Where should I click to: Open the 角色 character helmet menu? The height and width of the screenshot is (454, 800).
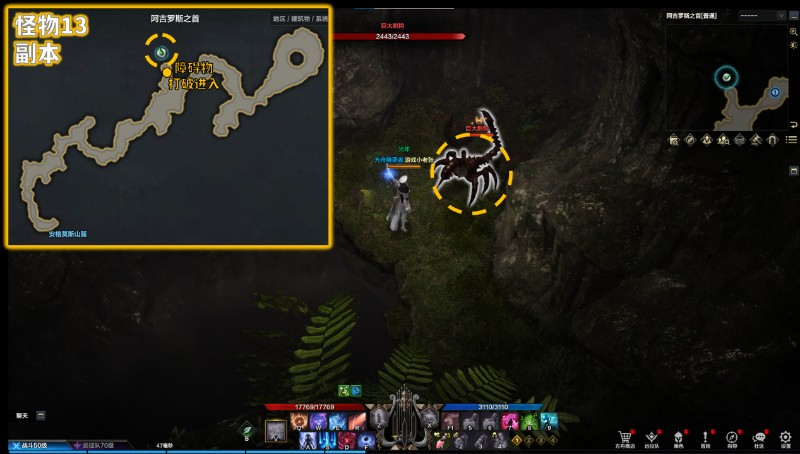(x=678, y=437)
